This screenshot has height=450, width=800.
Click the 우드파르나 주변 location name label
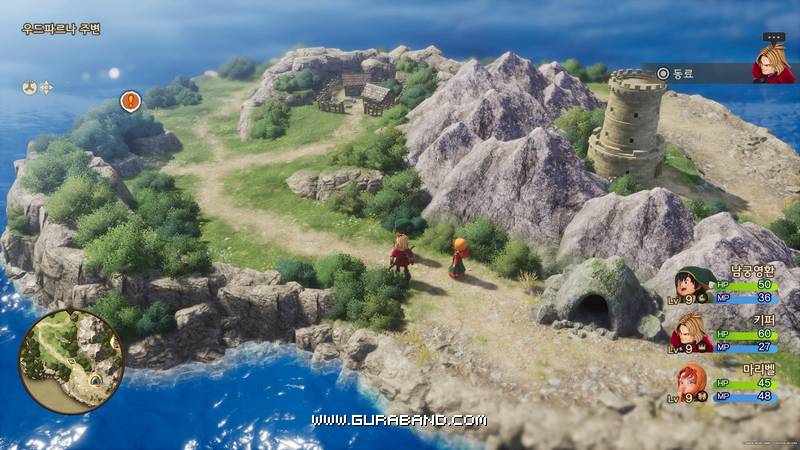click(x=61, y=29)
